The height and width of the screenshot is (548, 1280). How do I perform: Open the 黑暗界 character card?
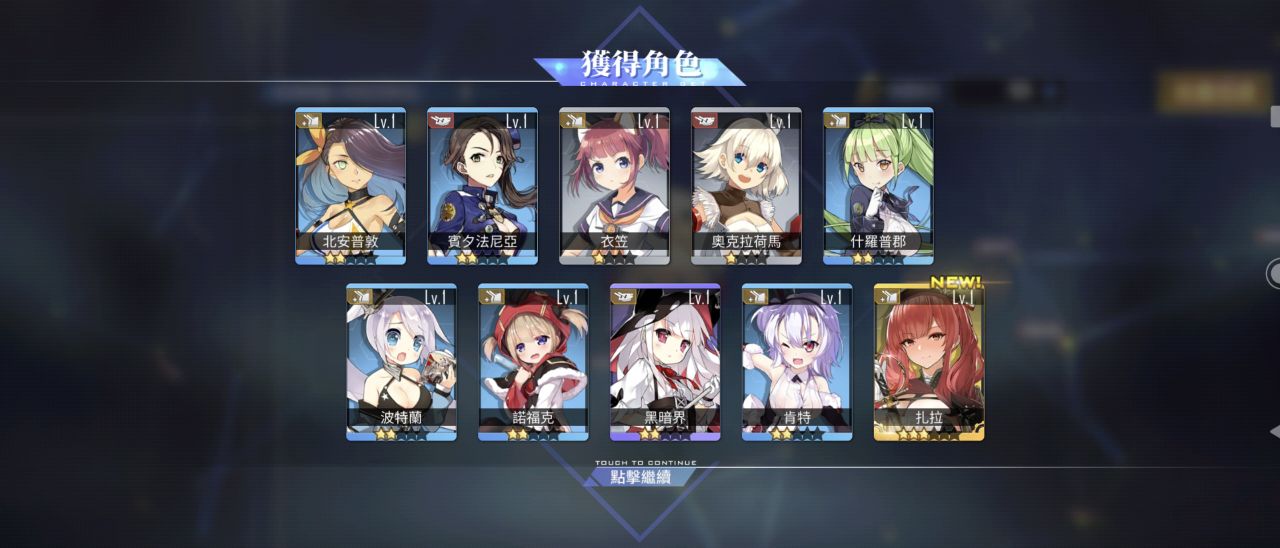(665, 362)
